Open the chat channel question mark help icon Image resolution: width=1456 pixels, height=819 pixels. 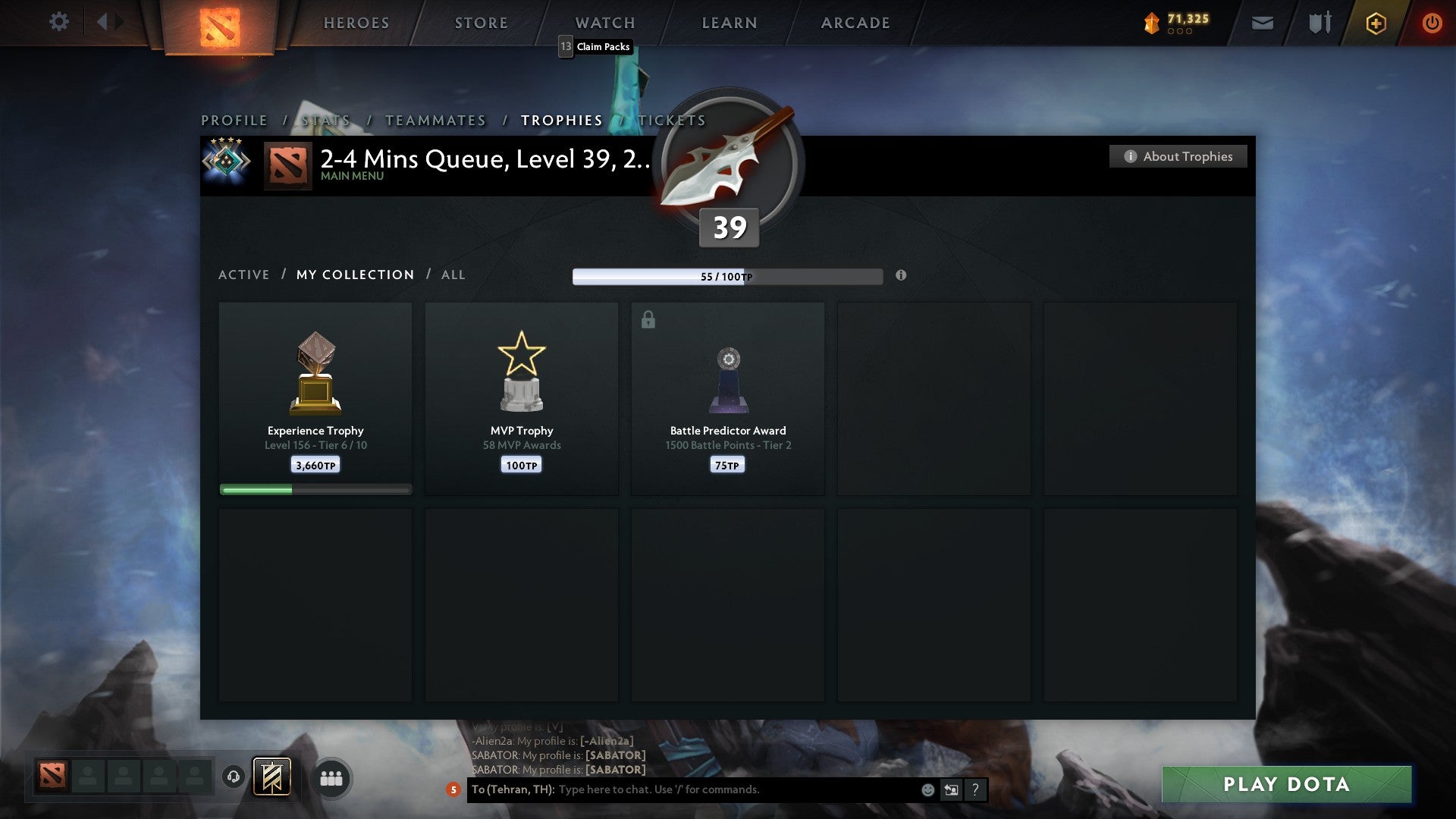[974, 789]
